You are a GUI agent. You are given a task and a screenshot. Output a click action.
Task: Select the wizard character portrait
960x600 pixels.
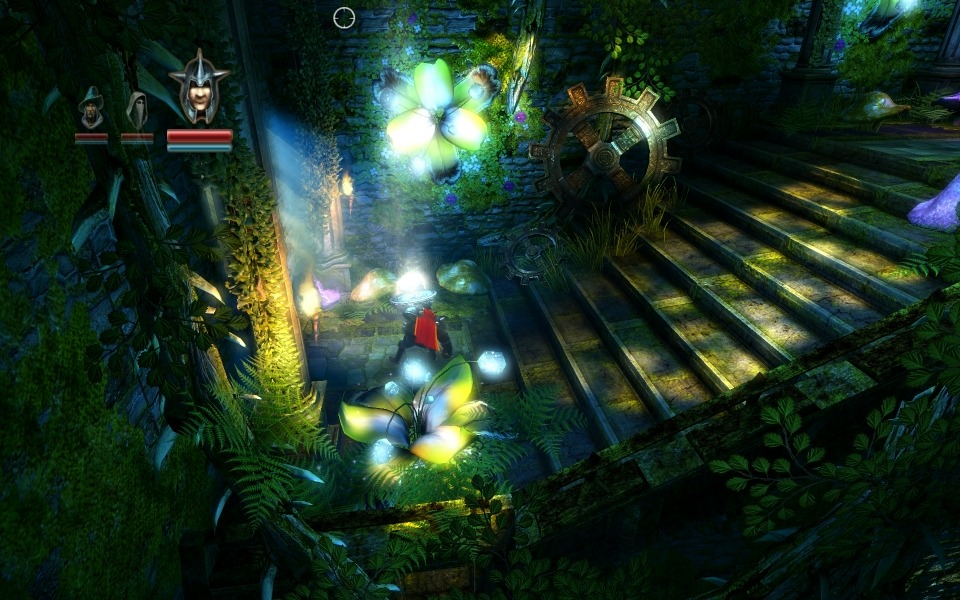point(91,108)
